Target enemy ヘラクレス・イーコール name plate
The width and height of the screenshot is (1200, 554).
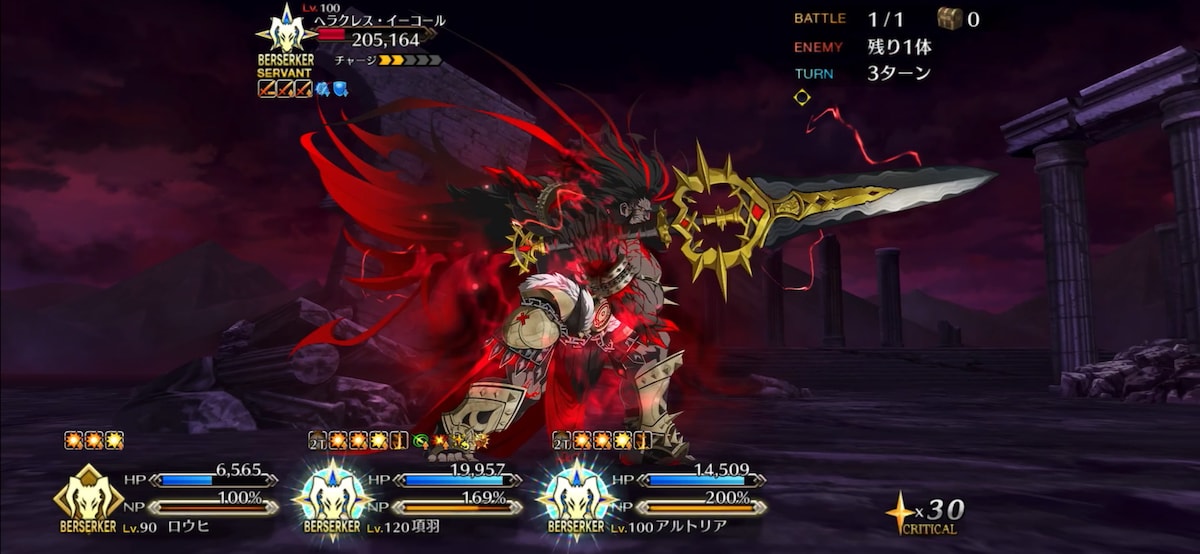[x=380, y=21]
